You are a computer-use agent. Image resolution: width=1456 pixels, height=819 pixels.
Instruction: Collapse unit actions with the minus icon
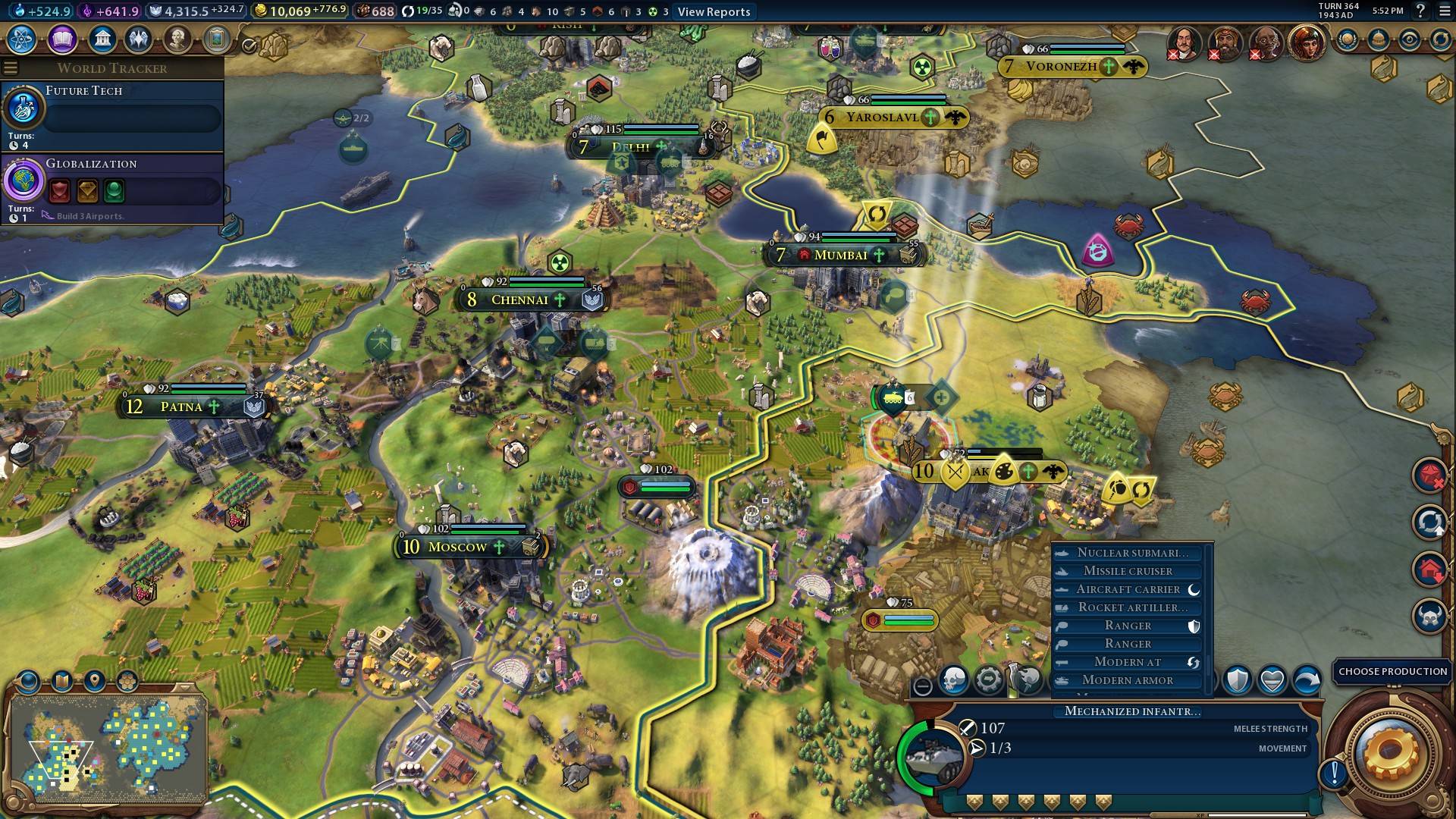pos(923,686)
